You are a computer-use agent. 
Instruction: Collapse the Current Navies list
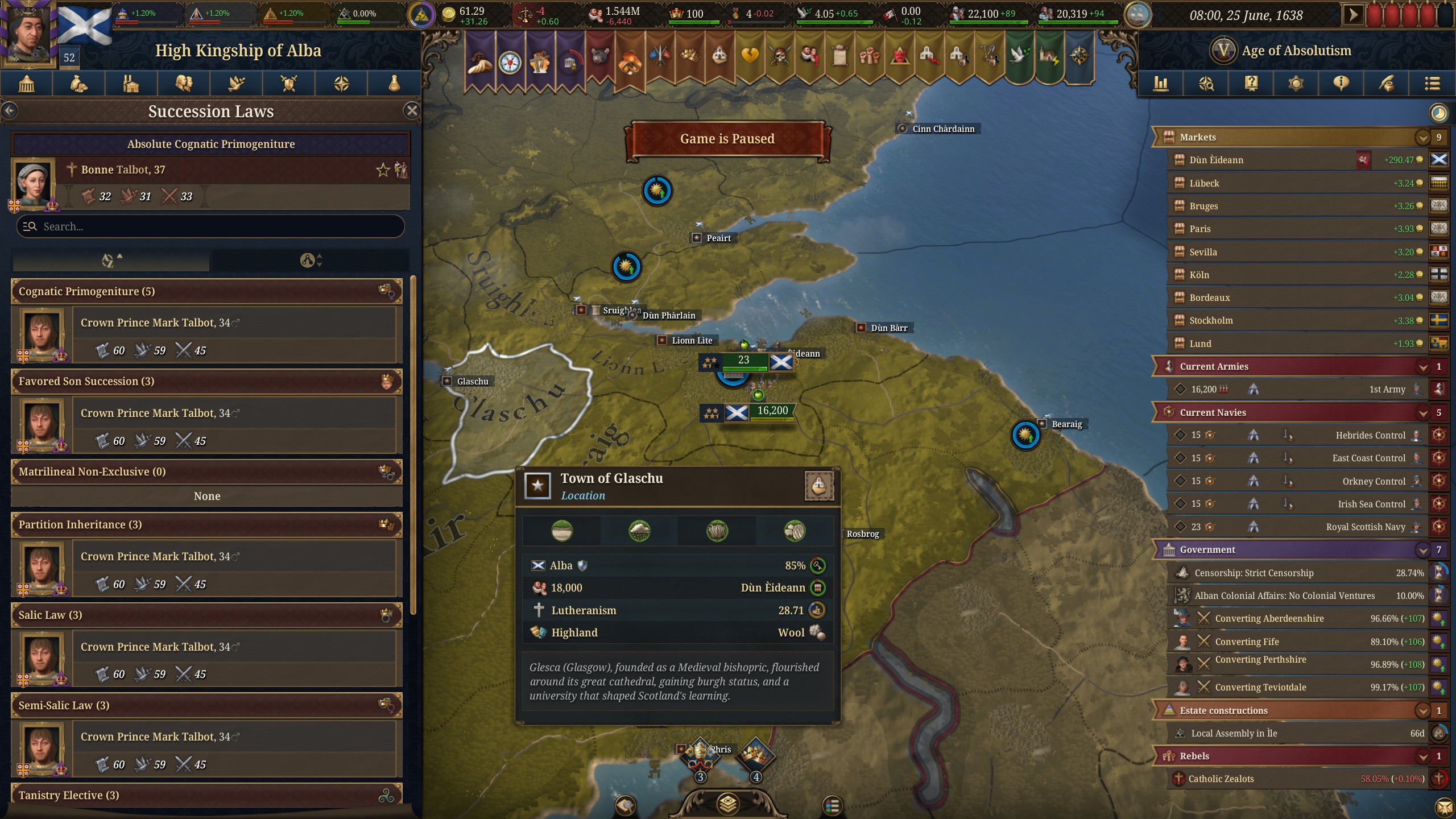(x=1424, y=412)
